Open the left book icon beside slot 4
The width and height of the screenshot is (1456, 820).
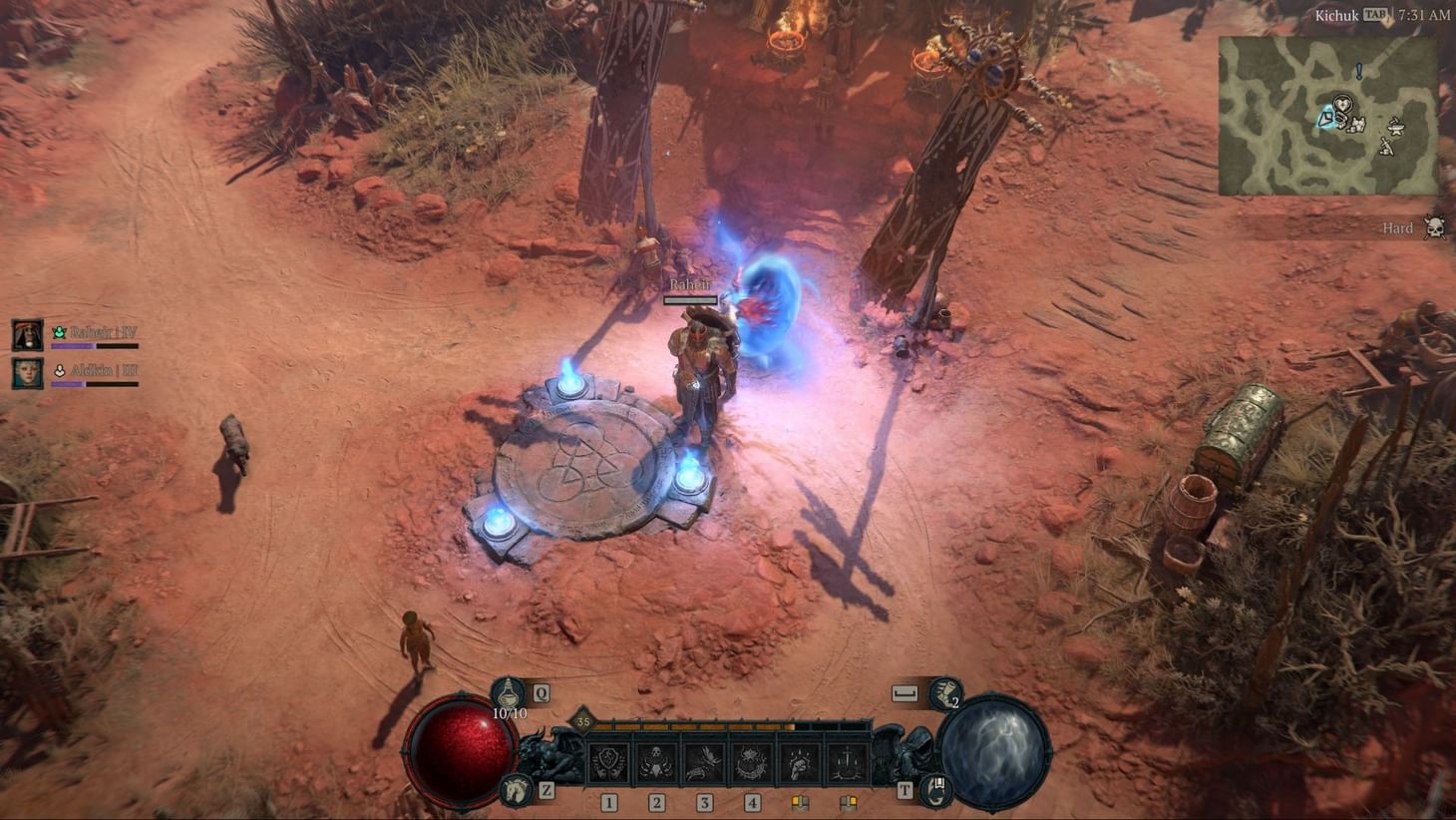[x=800, y=801]
